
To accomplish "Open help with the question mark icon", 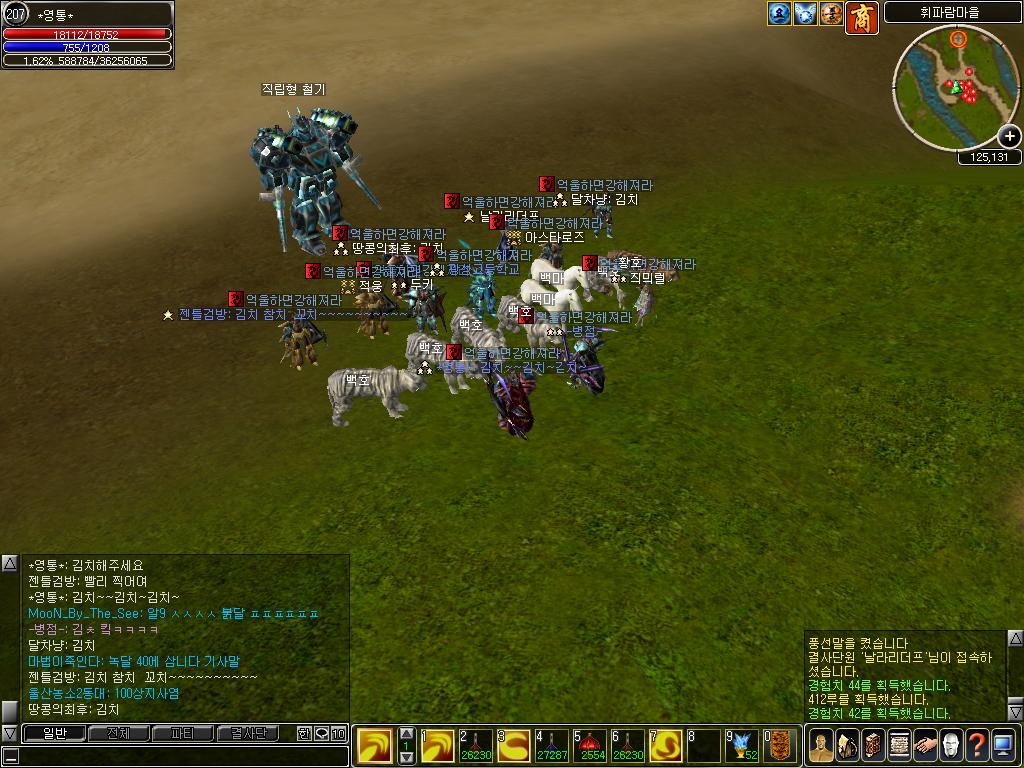I will (x=977, y=746).
